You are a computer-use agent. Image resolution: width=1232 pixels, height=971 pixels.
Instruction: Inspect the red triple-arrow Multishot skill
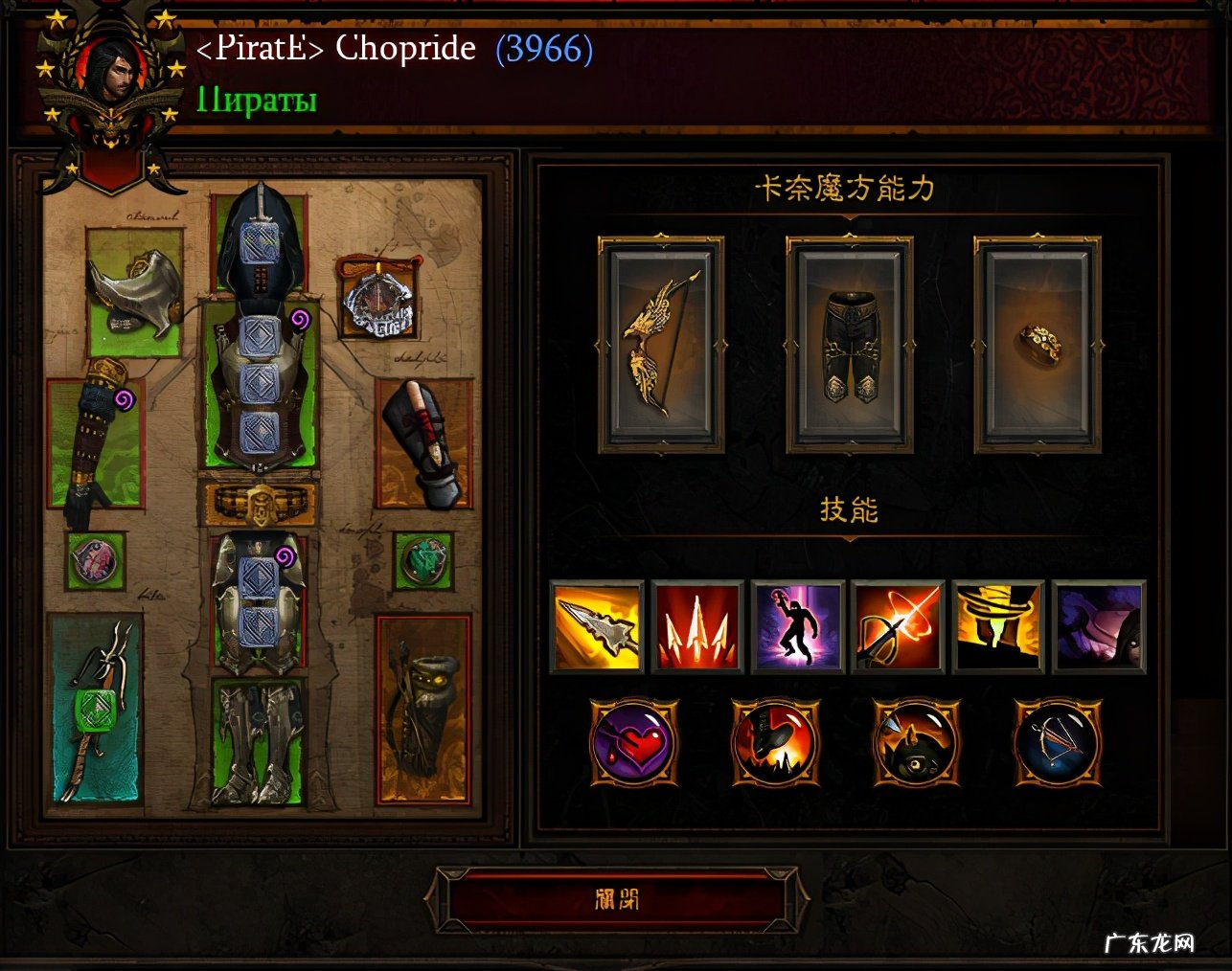click(696, 626)
